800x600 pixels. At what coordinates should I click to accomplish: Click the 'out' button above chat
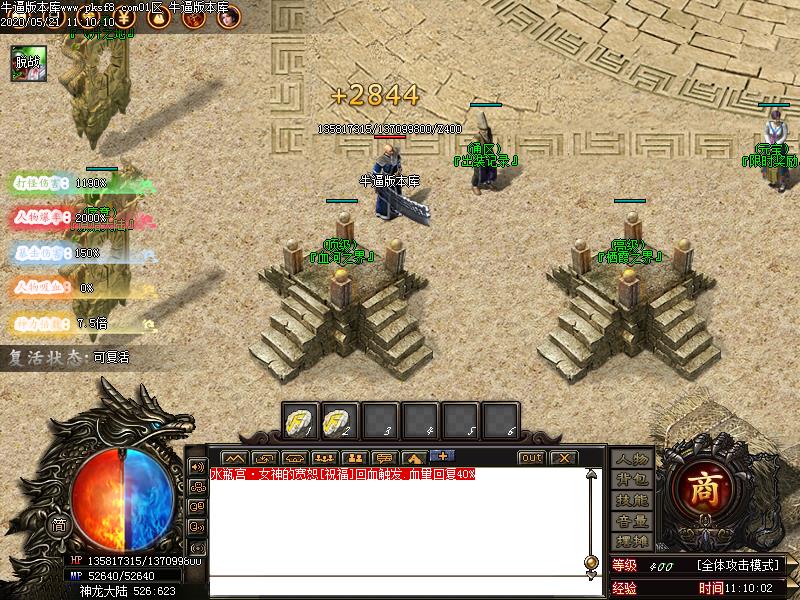tap(531, 458)
